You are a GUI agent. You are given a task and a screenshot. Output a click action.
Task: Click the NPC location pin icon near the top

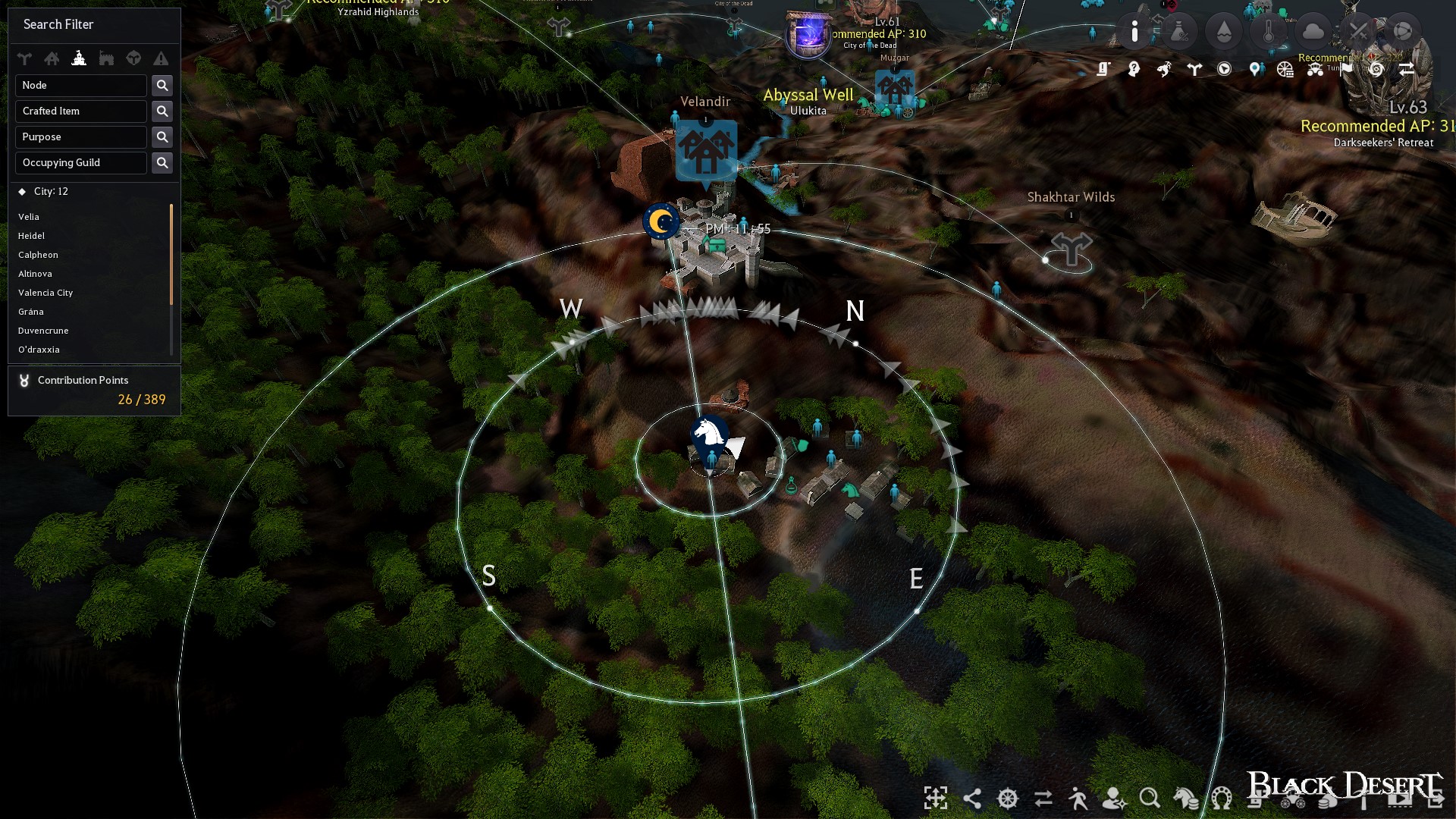pyautogui.click(x=1255, y=69)
